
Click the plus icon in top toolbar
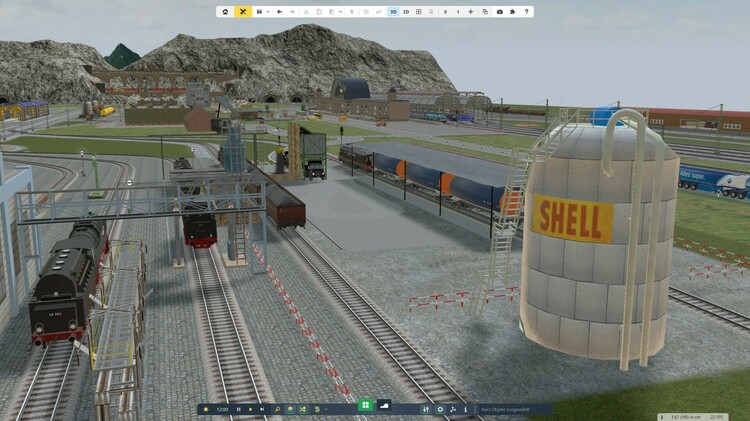pyautogui.click(x=470, y=12)
